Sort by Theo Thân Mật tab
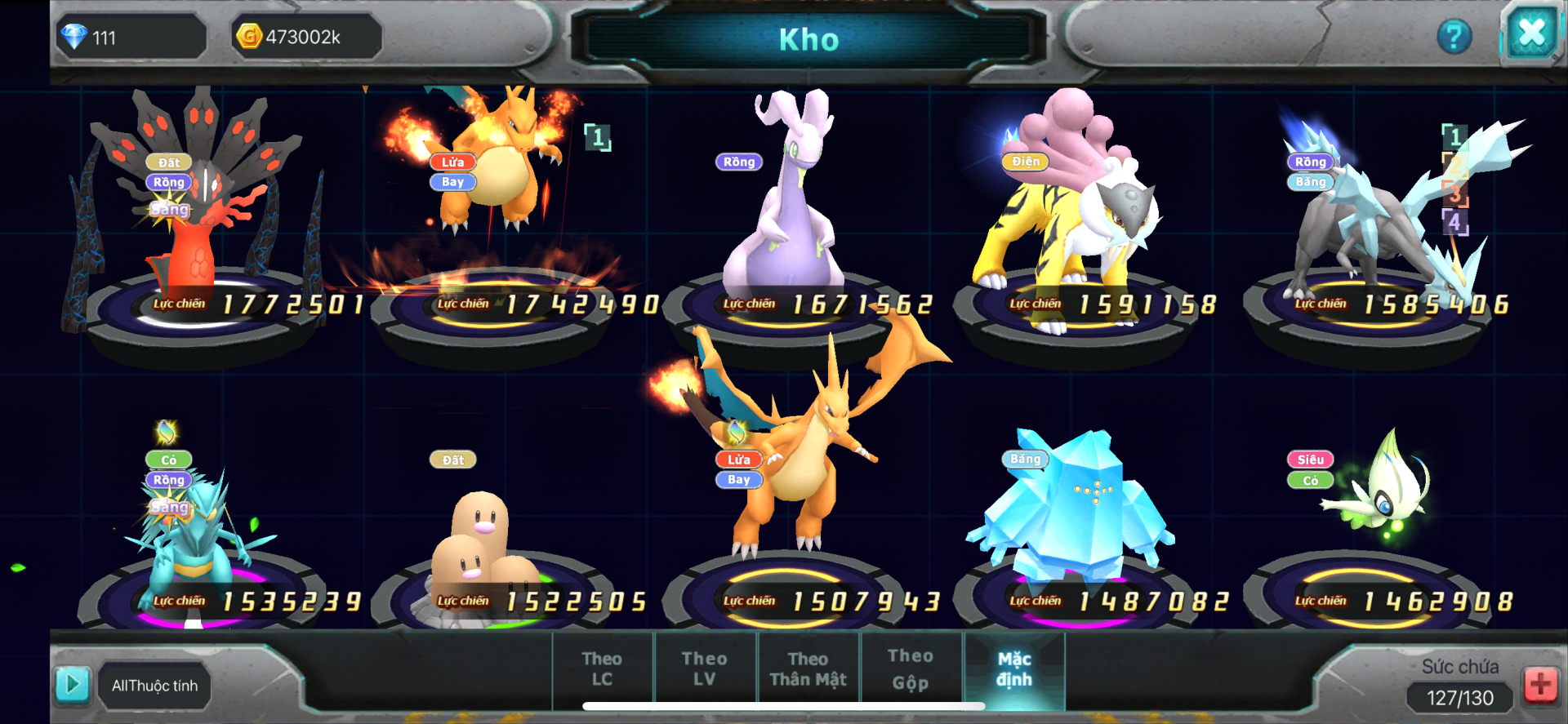Viewport: 1568px width, 724px height. [x=808, y=668]
